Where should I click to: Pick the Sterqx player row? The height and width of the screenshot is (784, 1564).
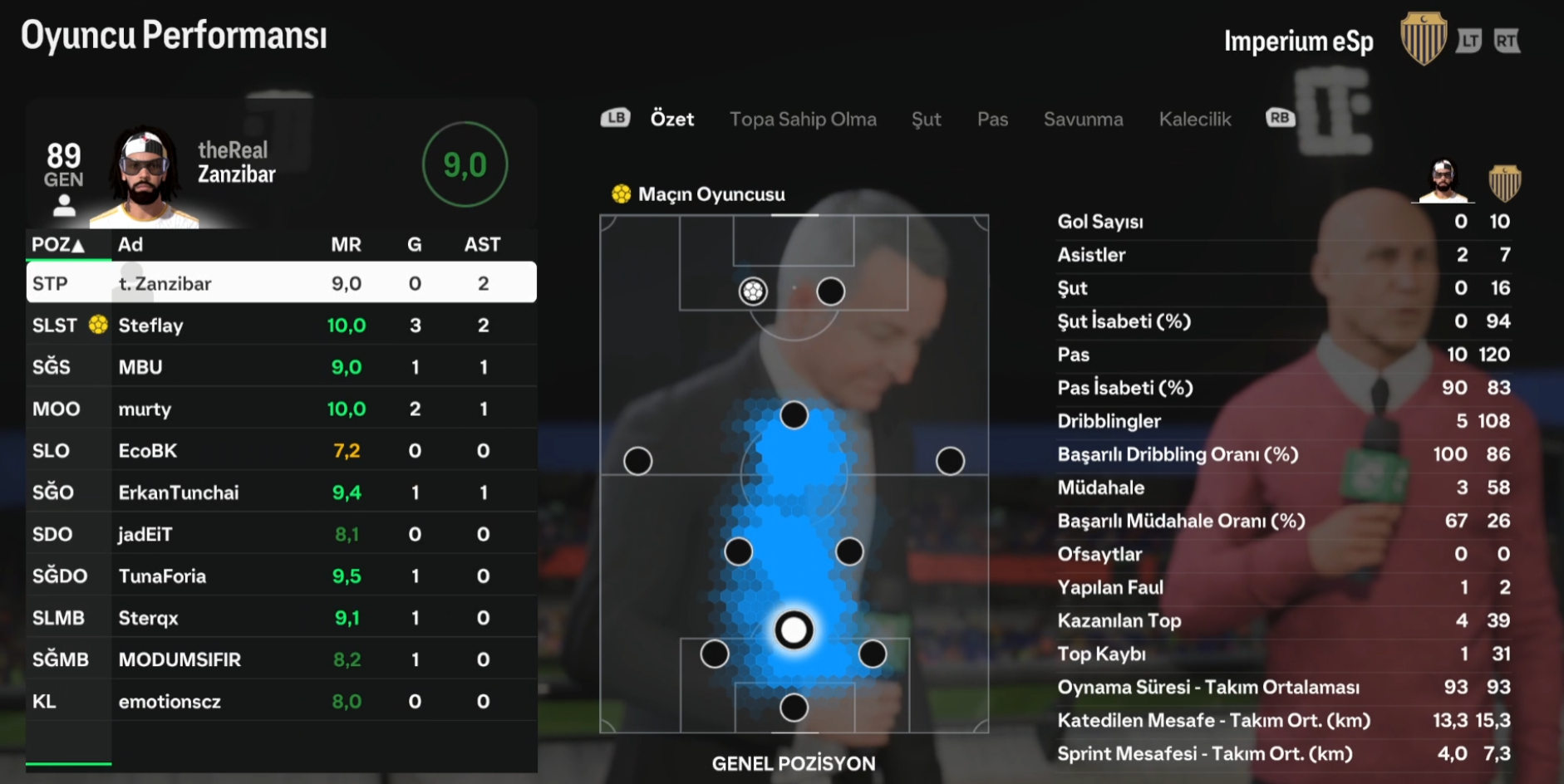(x=281, y=618)
